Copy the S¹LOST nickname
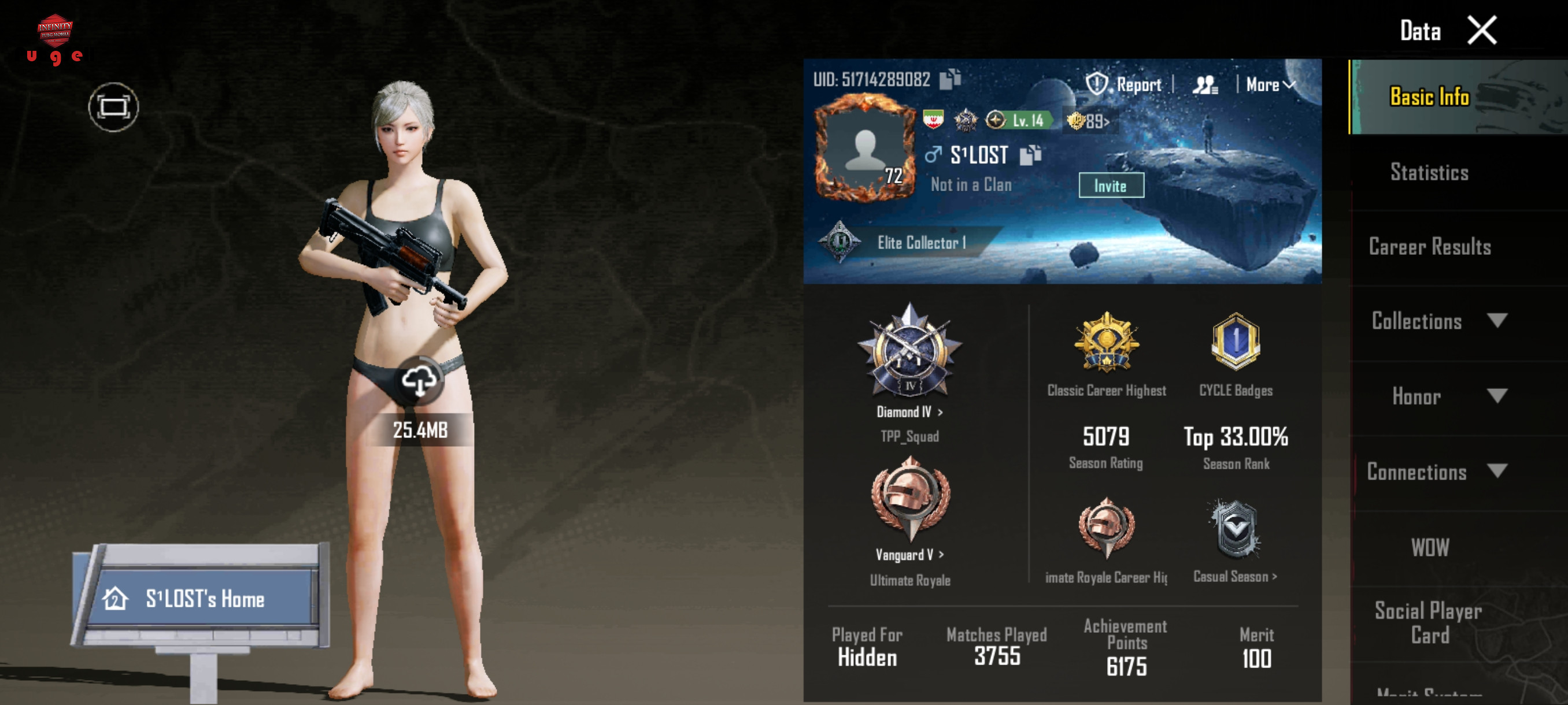Screen dimensions: 1568x705 (x=1030, y=155)
